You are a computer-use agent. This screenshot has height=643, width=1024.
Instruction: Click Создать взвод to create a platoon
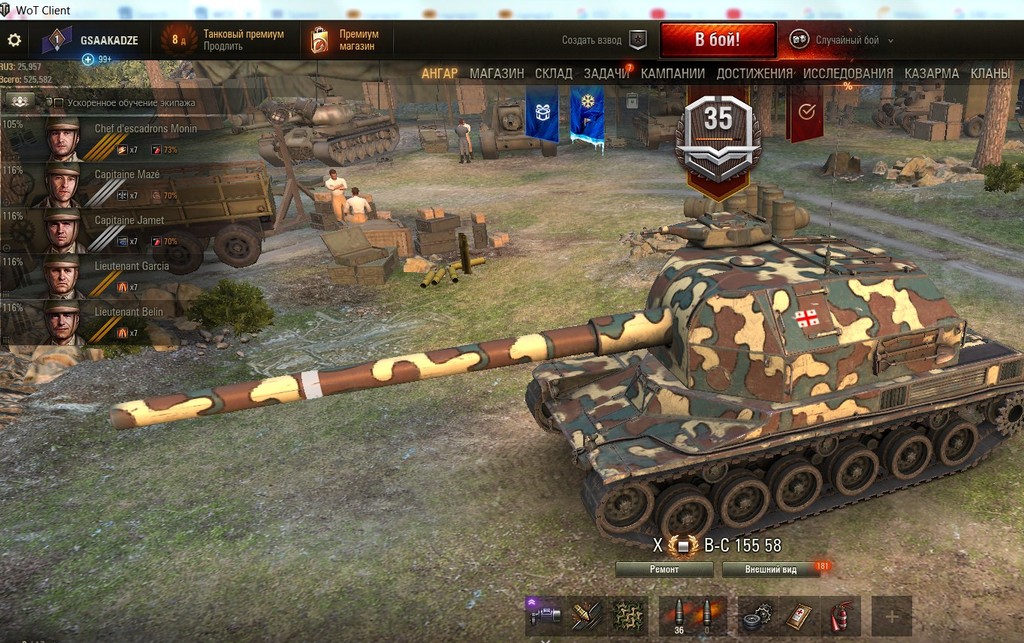coord(604,41)
